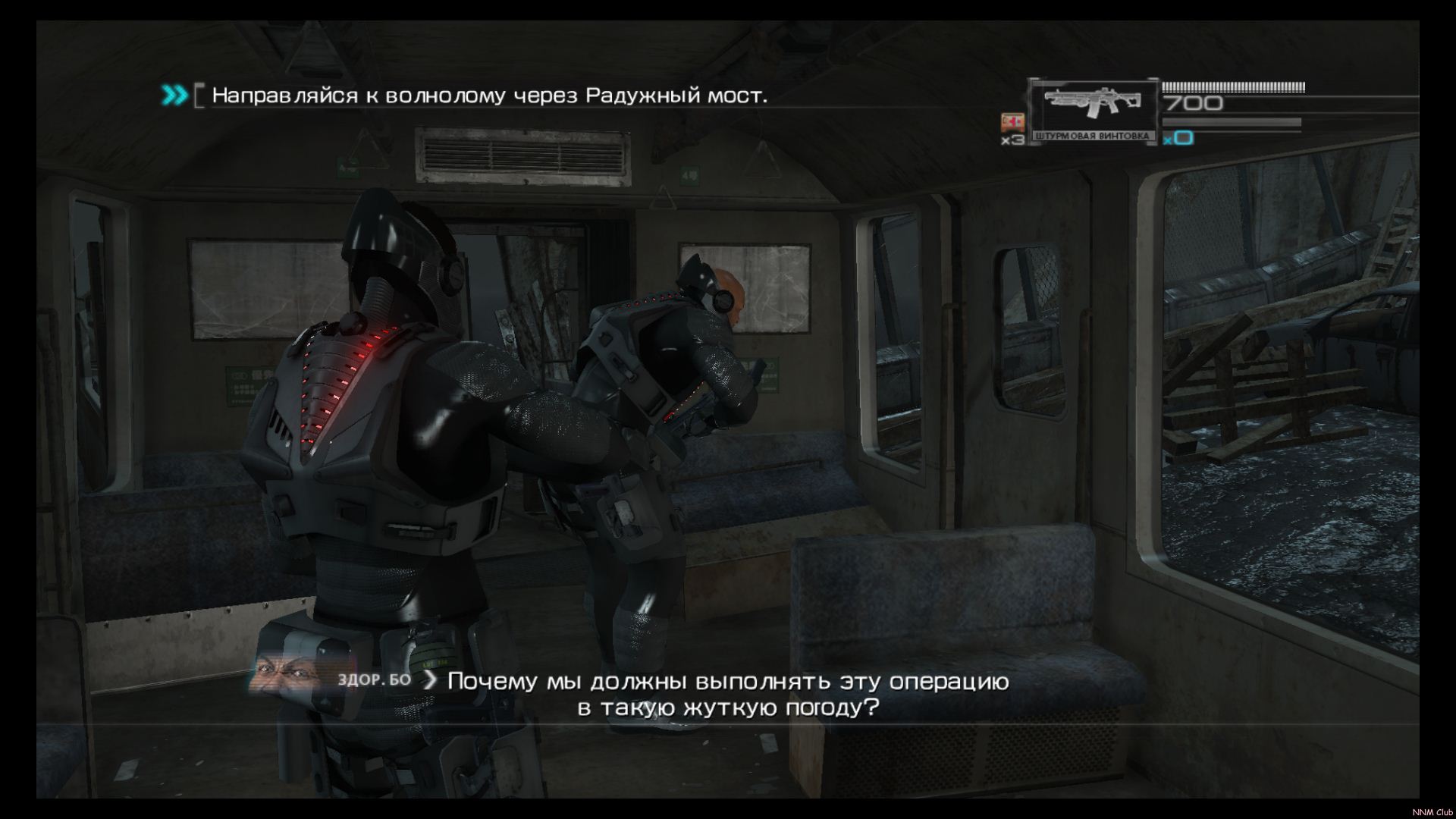Select the assault rifle weapon icon
Screen dimensions: 1456x819
[x=1092, y=105]
